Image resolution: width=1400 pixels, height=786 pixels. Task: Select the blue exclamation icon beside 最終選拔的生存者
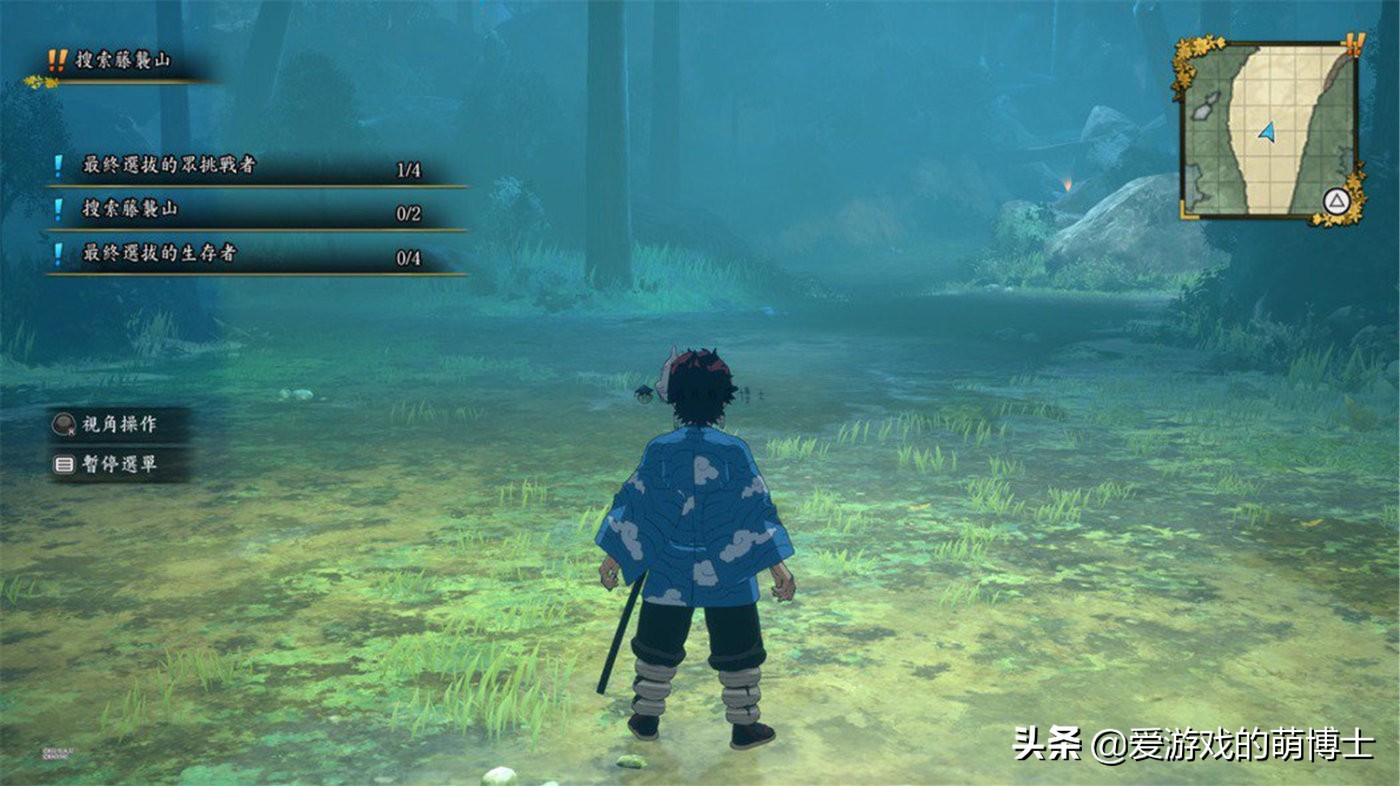(58, 252)
